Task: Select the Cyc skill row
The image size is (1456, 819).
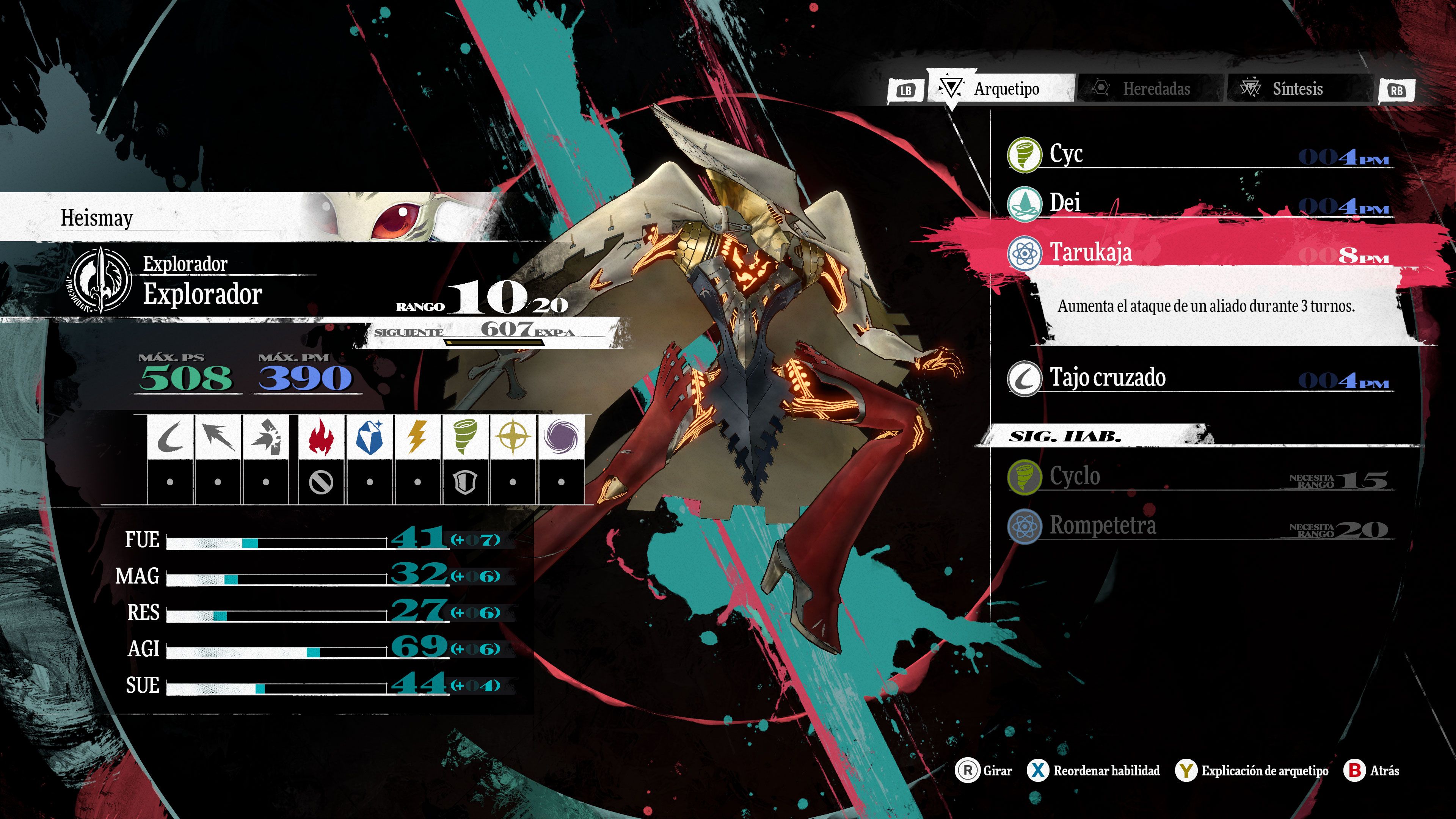Action: (1198, 154)
